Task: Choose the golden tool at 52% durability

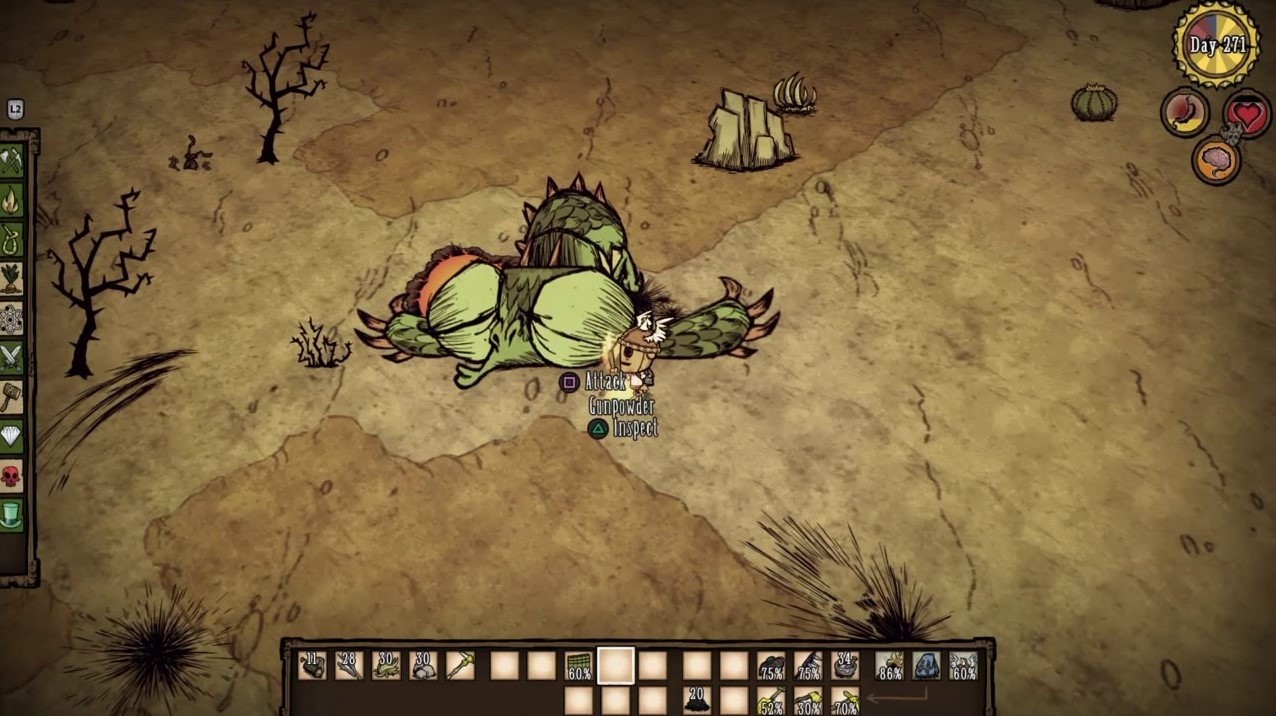Action: (x=771, y=701)
